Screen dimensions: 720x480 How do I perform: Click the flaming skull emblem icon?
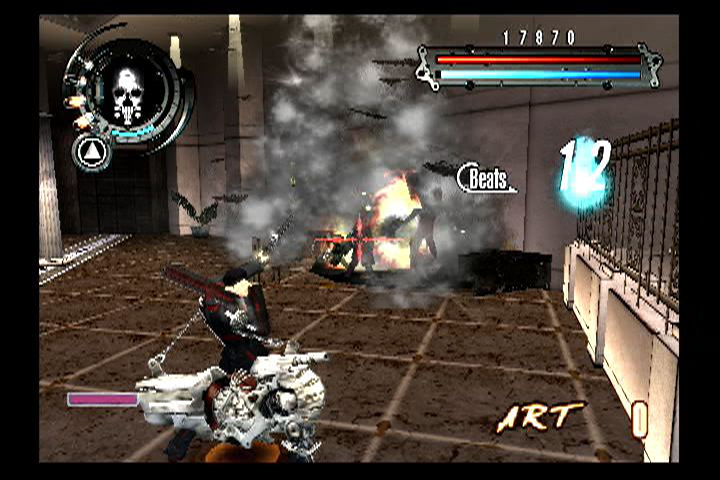[127, 93]
